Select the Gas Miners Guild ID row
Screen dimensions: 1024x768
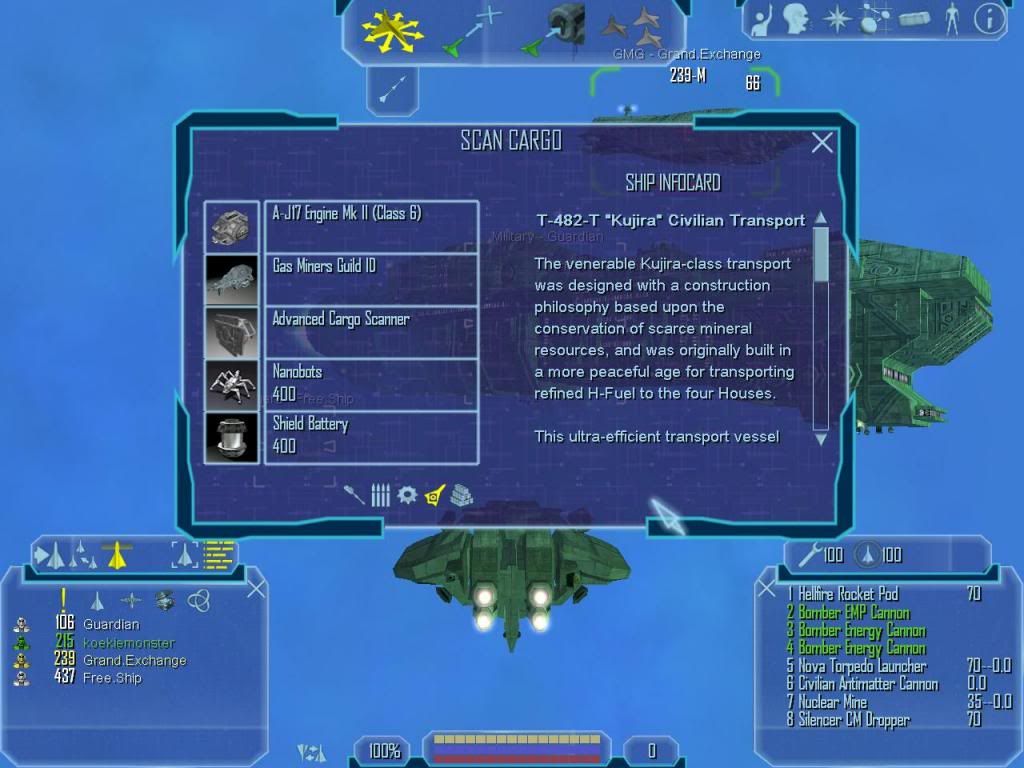pyautogui.click(x=371, y=279)
